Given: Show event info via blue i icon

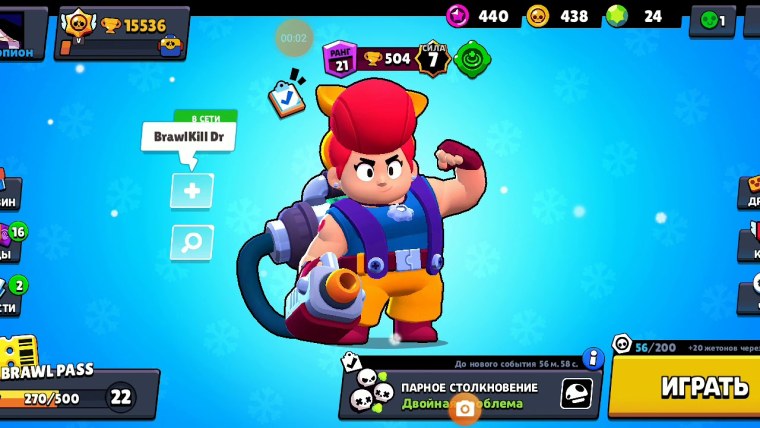Looking at the screenshot, I should [x=593, y=357].
